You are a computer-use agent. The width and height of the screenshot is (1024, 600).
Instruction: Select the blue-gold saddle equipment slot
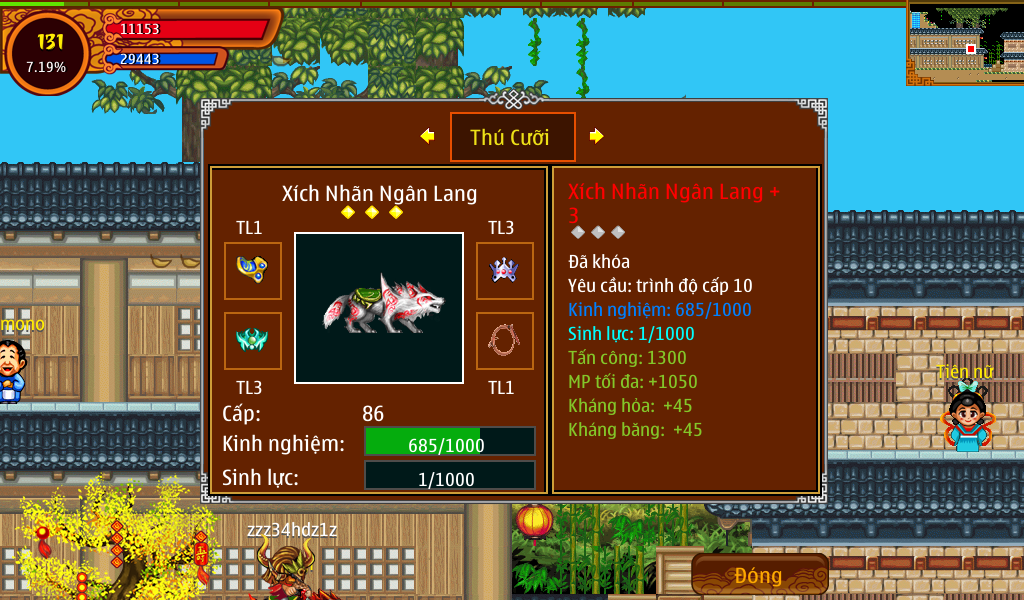252,270
